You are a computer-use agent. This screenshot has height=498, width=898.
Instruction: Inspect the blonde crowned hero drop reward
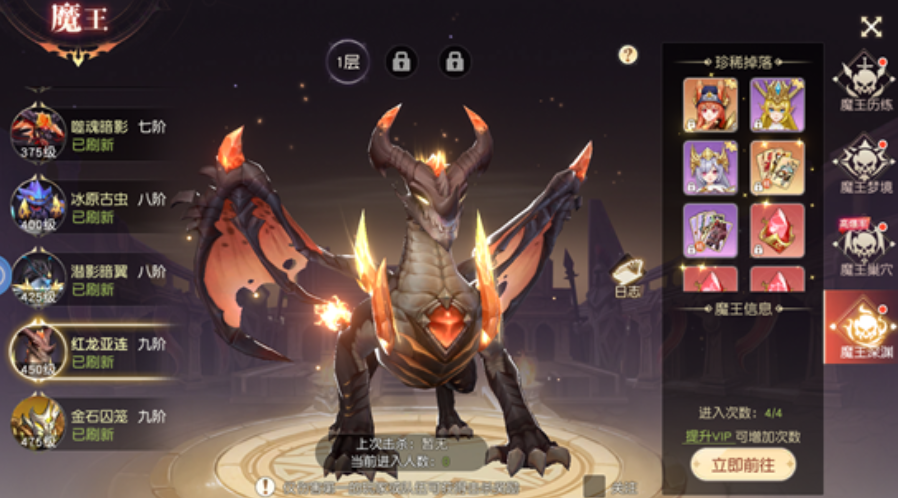pos(777,104)
